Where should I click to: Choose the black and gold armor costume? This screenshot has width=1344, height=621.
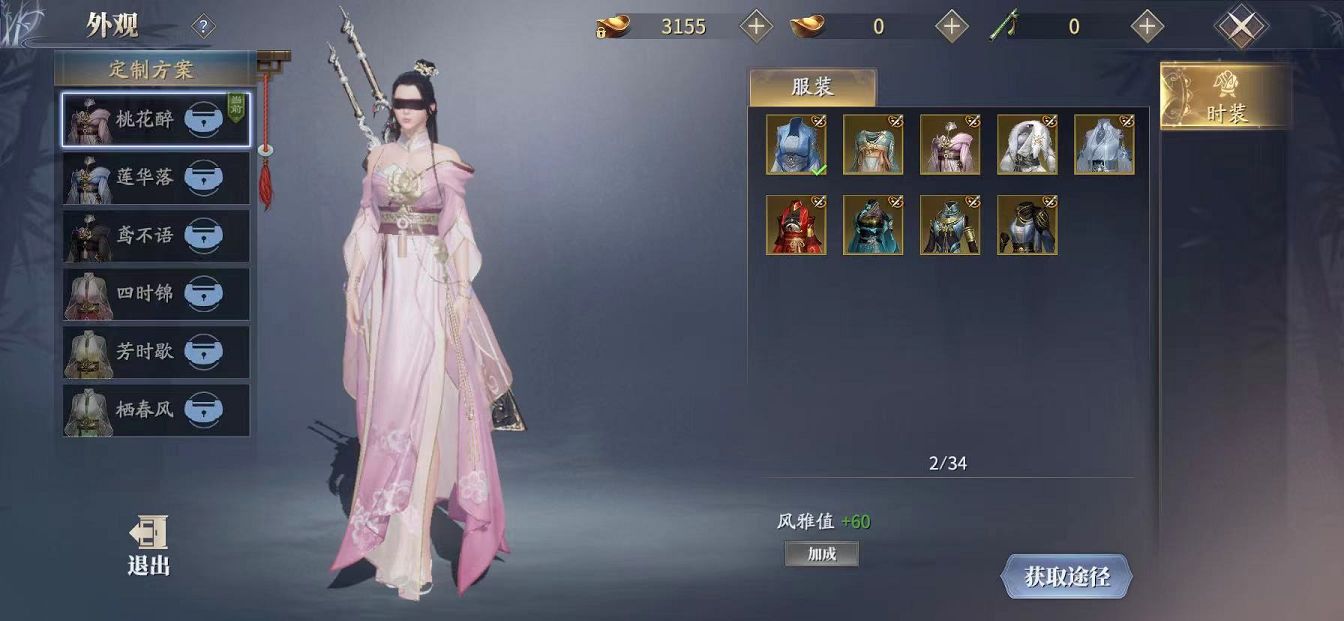click(x=1027, y=225)
